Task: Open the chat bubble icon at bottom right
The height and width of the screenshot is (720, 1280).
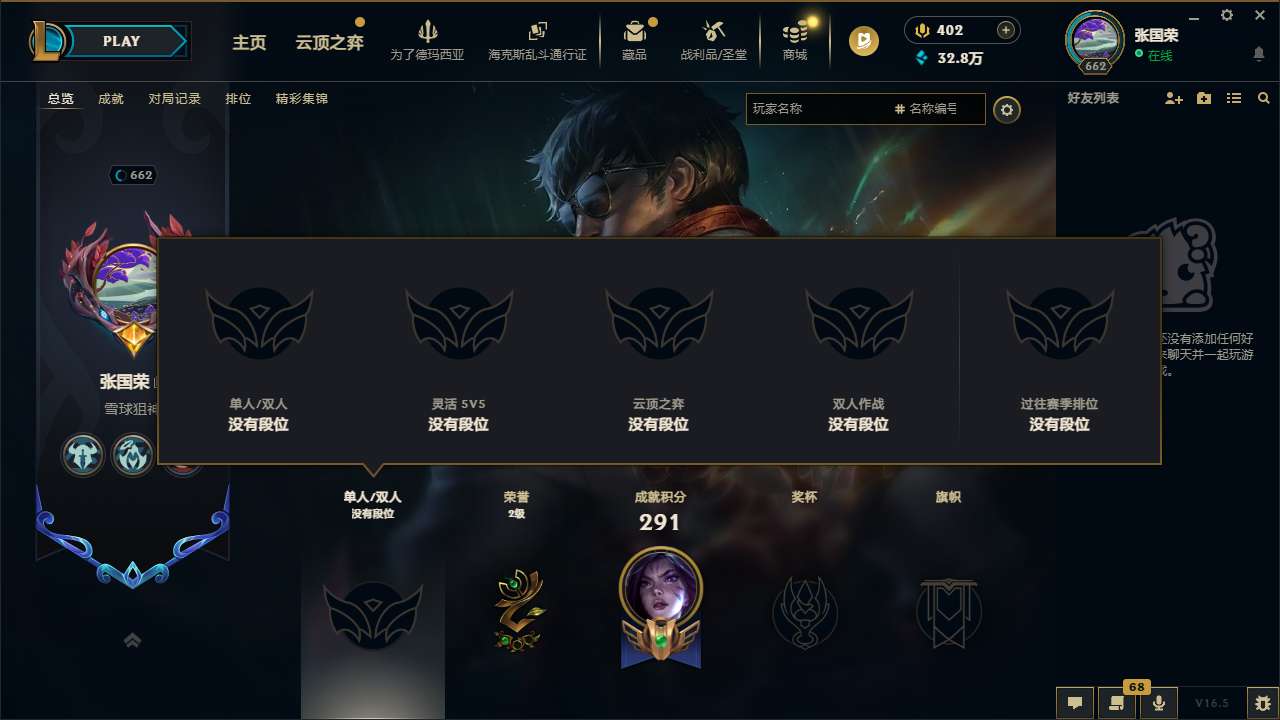Action: tap(1074, 703)
